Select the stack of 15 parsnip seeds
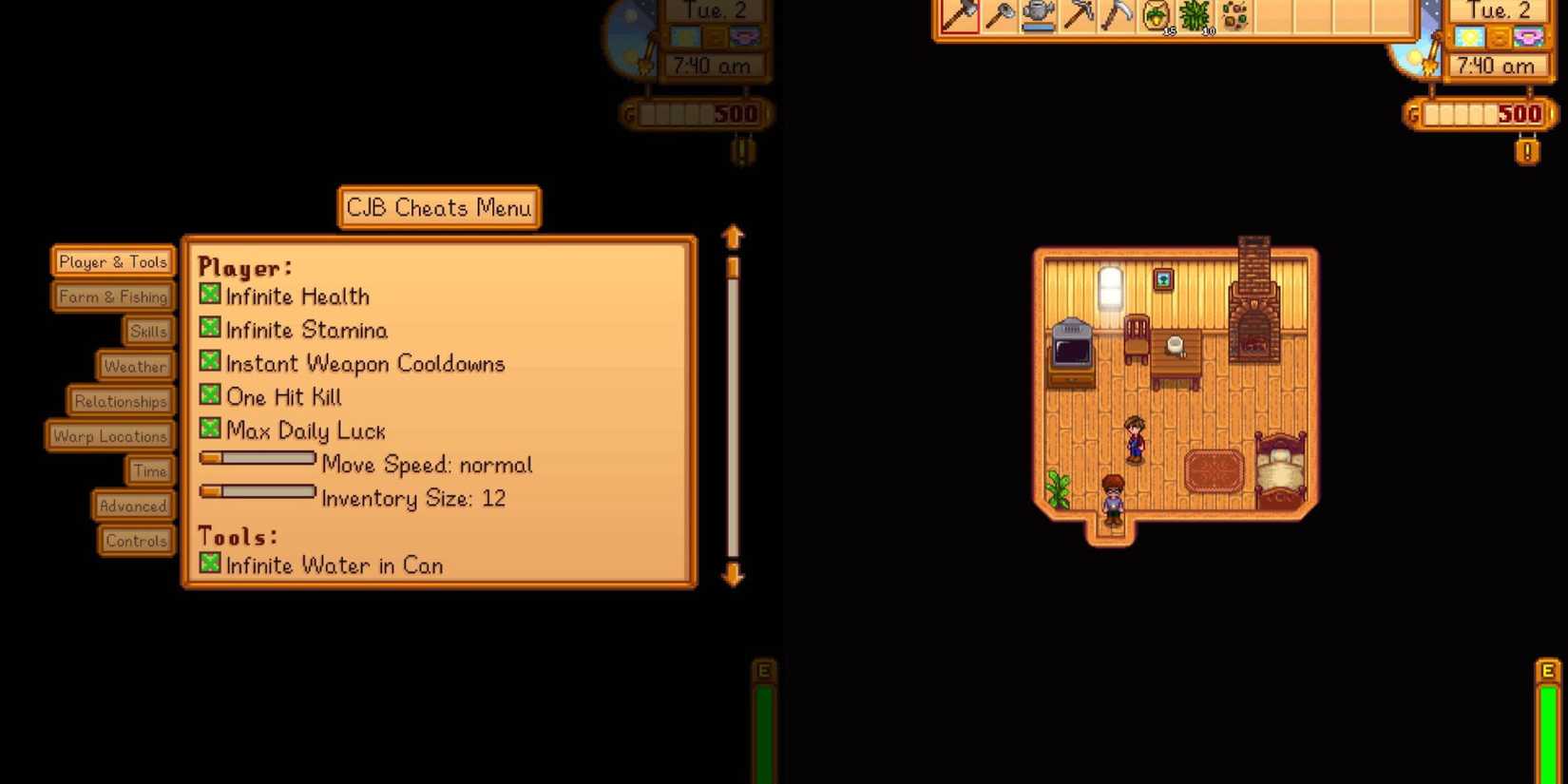The height and width of the screenshot is (784, 1568). tap(1157, 14)
